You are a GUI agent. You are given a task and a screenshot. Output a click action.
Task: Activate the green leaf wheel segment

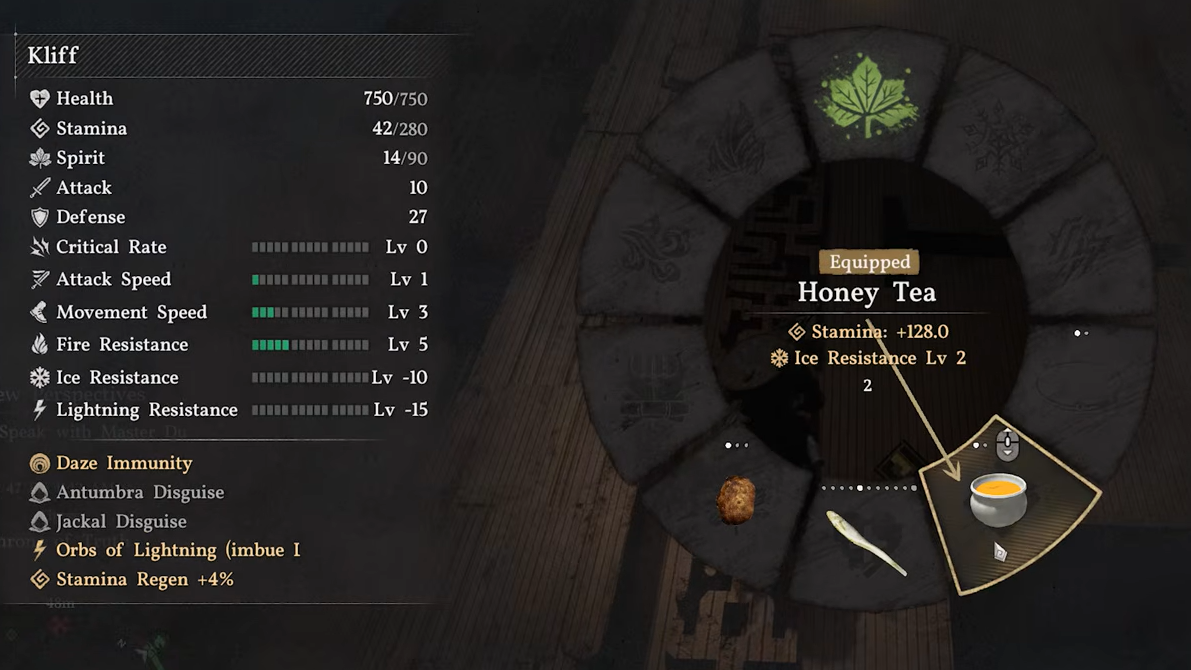click(867, 97)
